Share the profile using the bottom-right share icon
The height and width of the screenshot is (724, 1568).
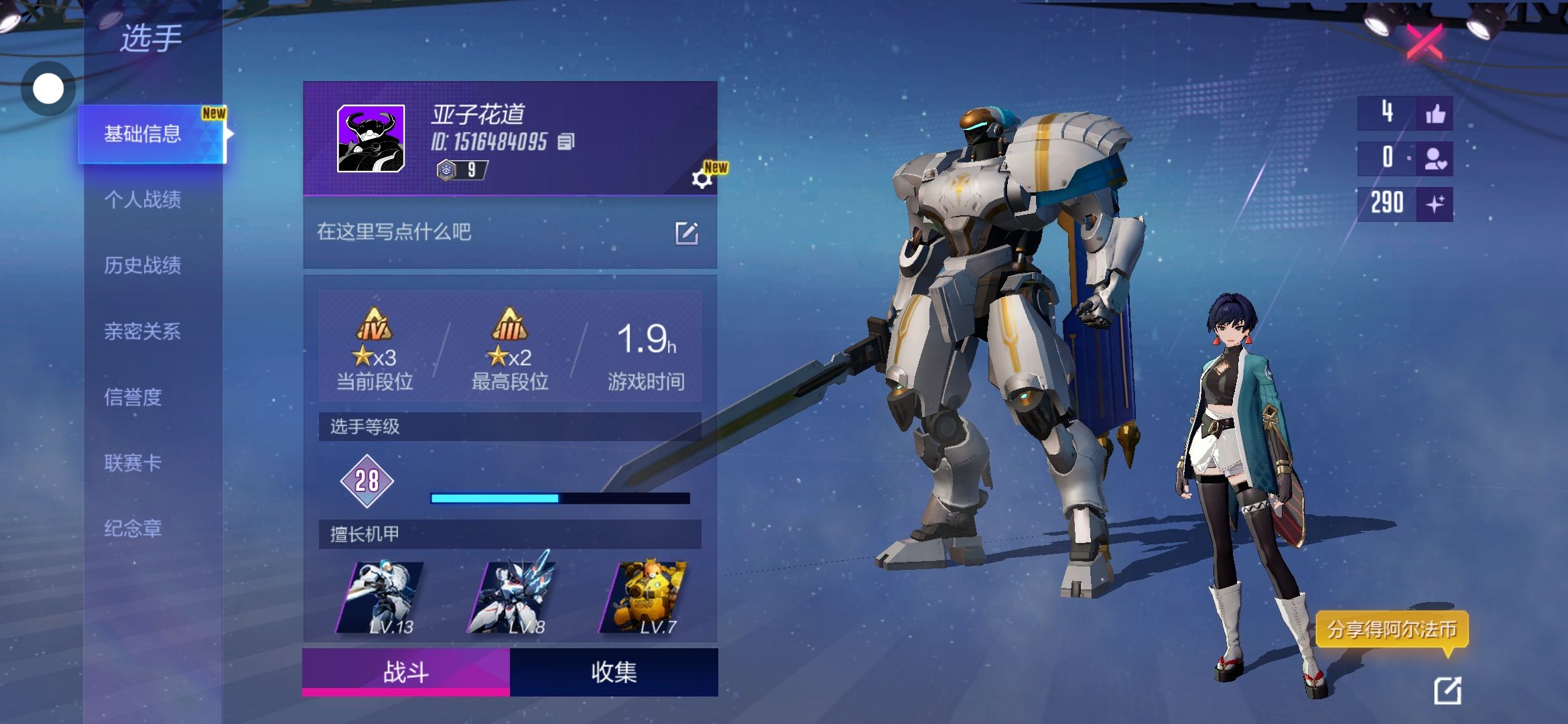[x=1447, y=690]
